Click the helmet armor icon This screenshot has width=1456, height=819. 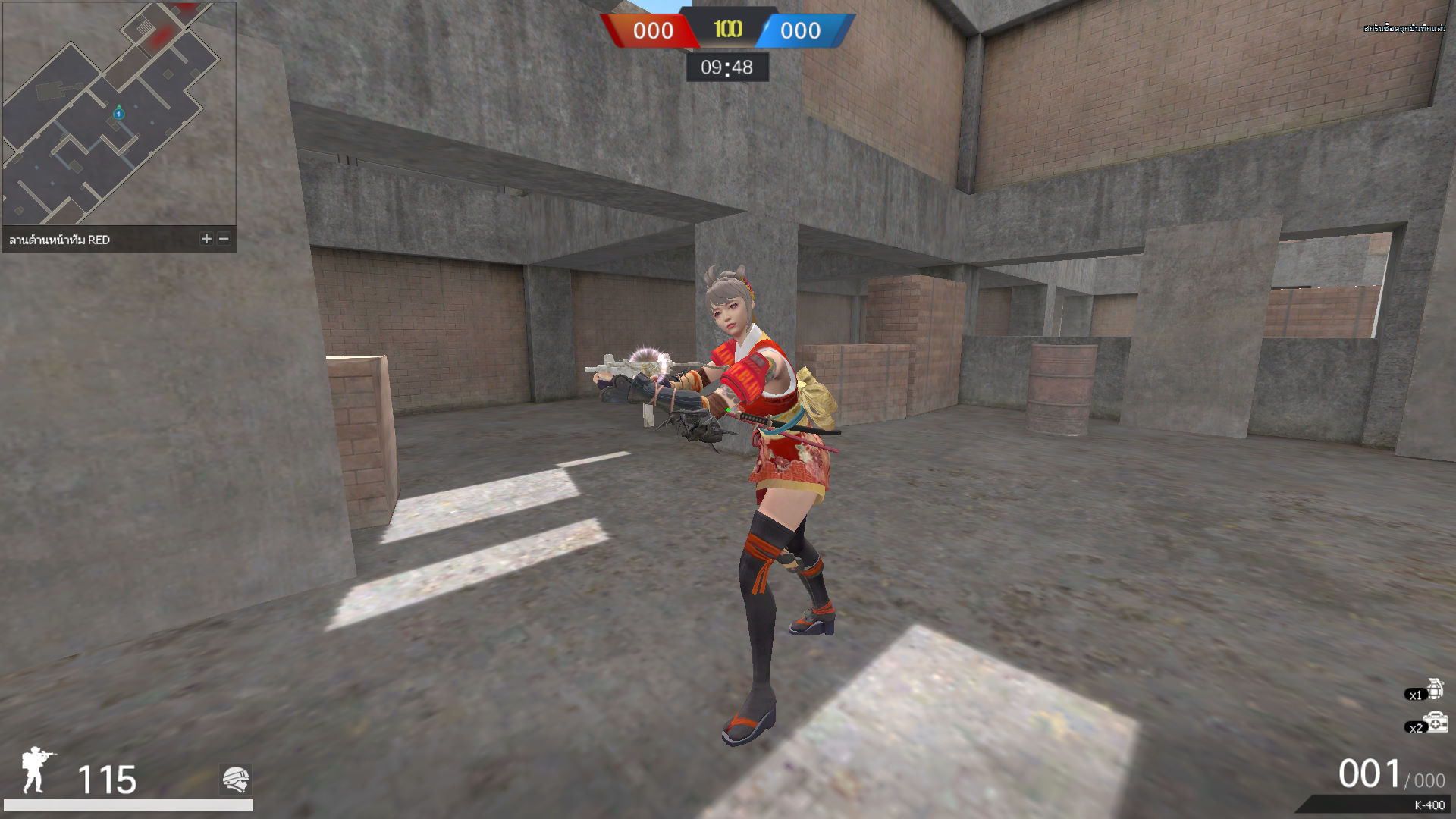236,779
